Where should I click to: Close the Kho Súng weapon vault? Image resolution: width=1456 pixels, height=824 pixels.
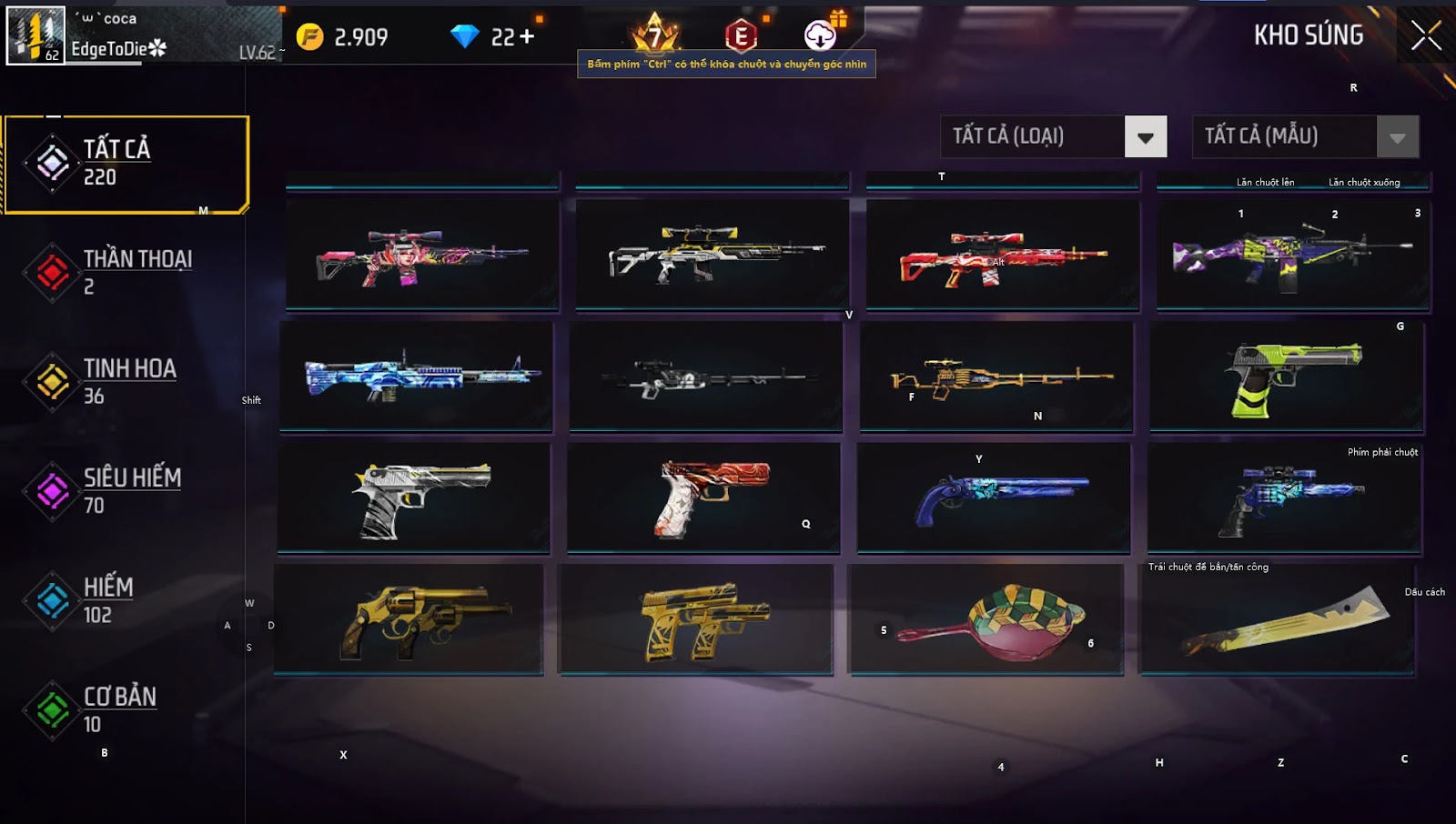click(1425, 36)
